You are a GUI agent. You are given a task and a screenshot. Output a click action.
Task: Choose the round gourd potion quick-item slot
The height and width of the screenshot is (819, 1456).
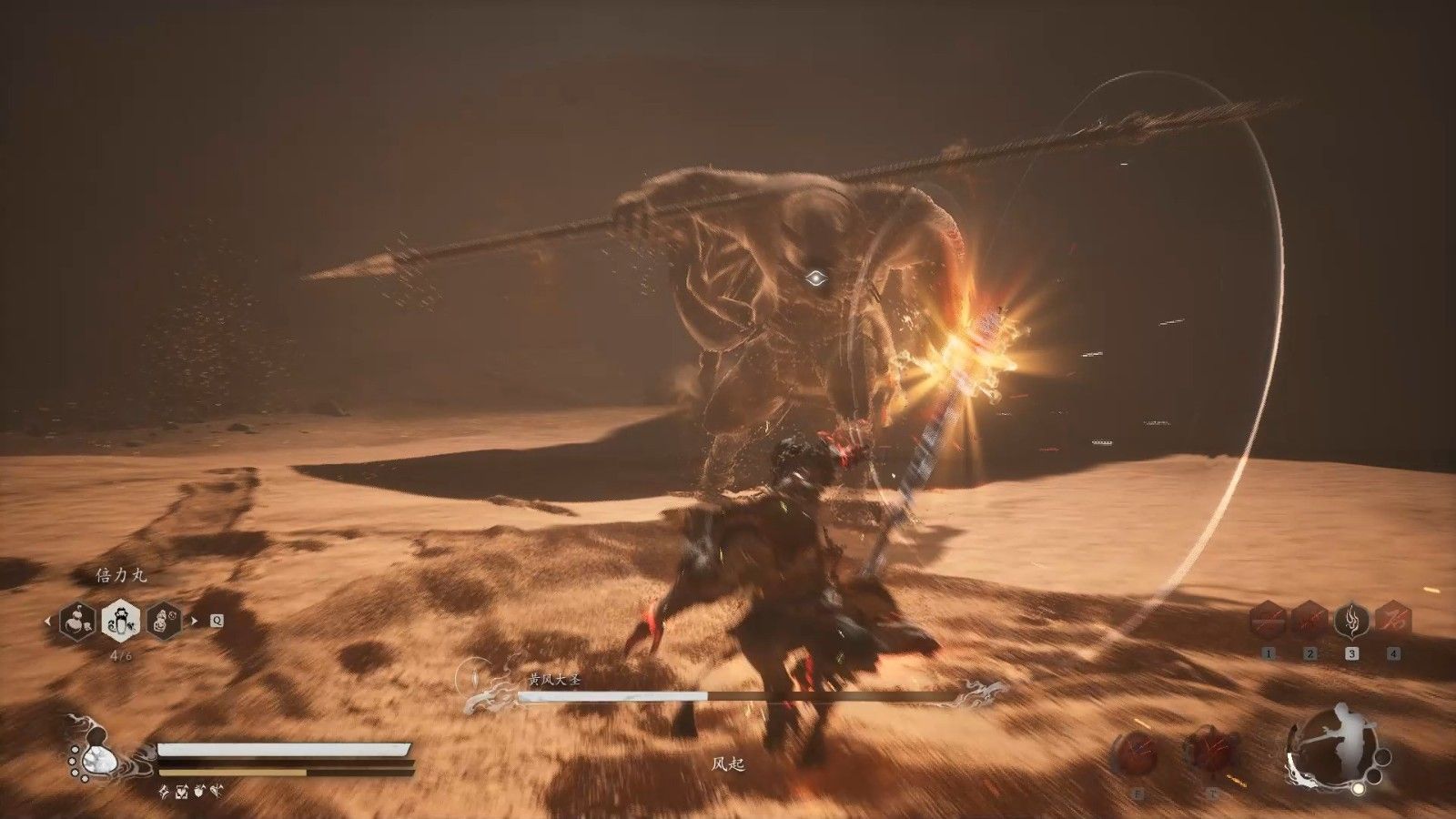pos(77,622)
